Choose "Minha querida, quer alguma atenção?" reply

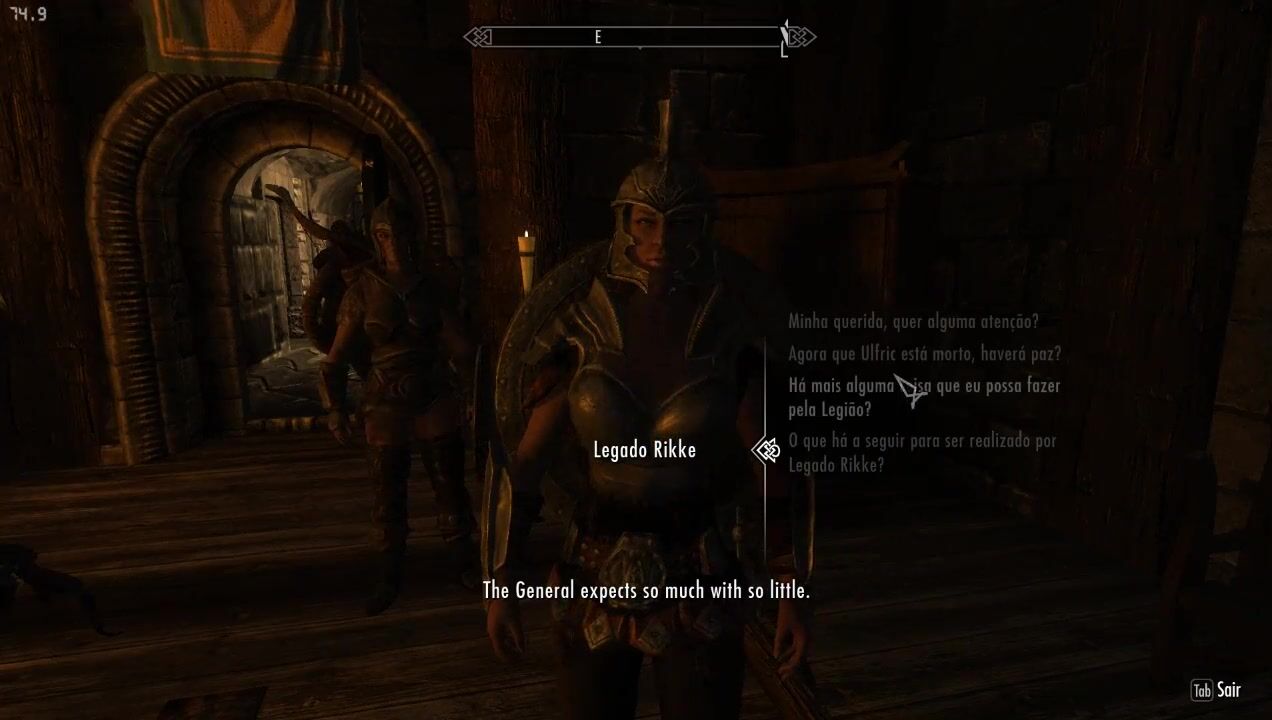click(x=913, y=322)
